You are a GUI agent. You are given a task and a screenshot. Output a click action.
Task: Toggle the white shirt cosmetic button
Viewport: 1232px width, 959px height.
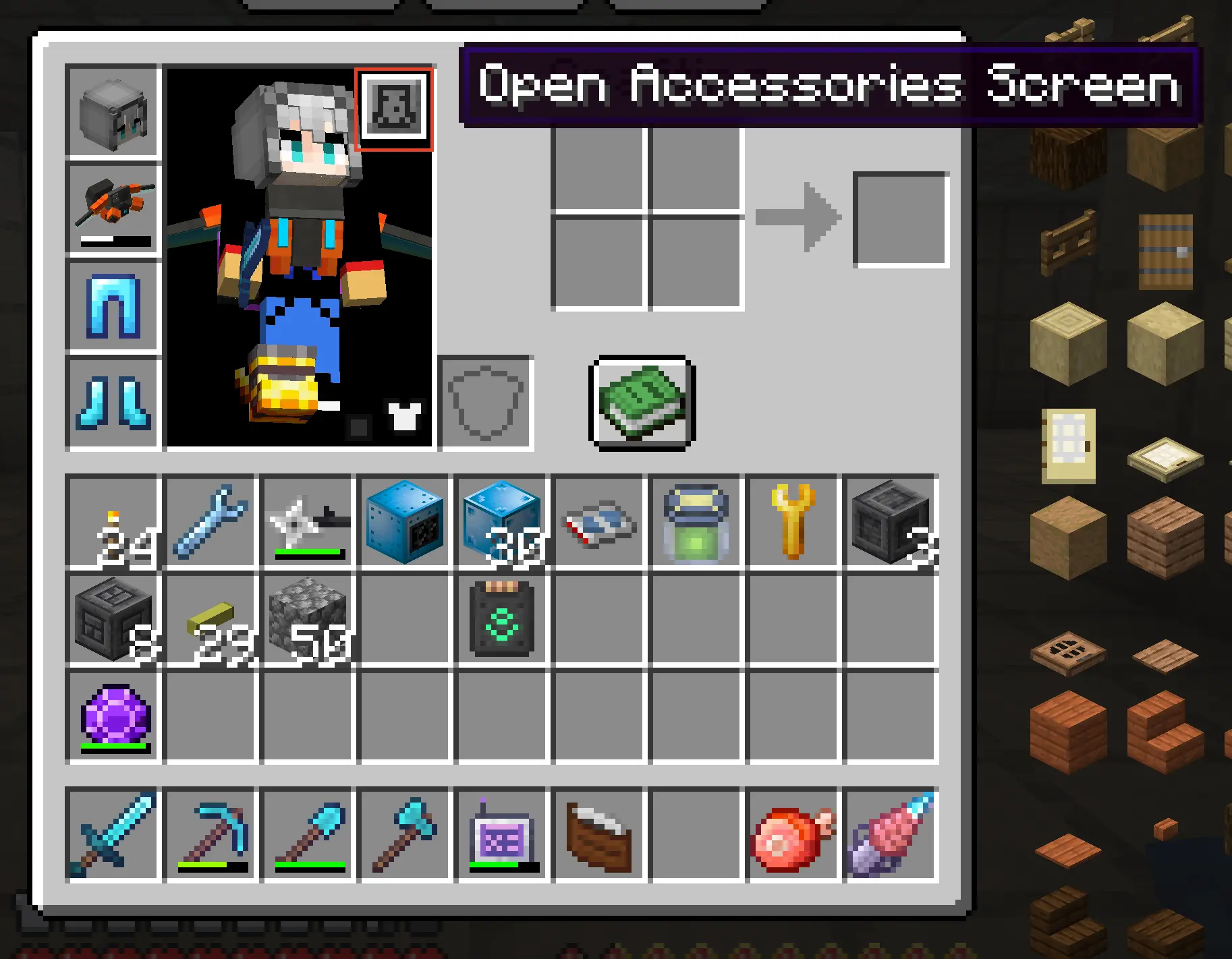(405, 416)
